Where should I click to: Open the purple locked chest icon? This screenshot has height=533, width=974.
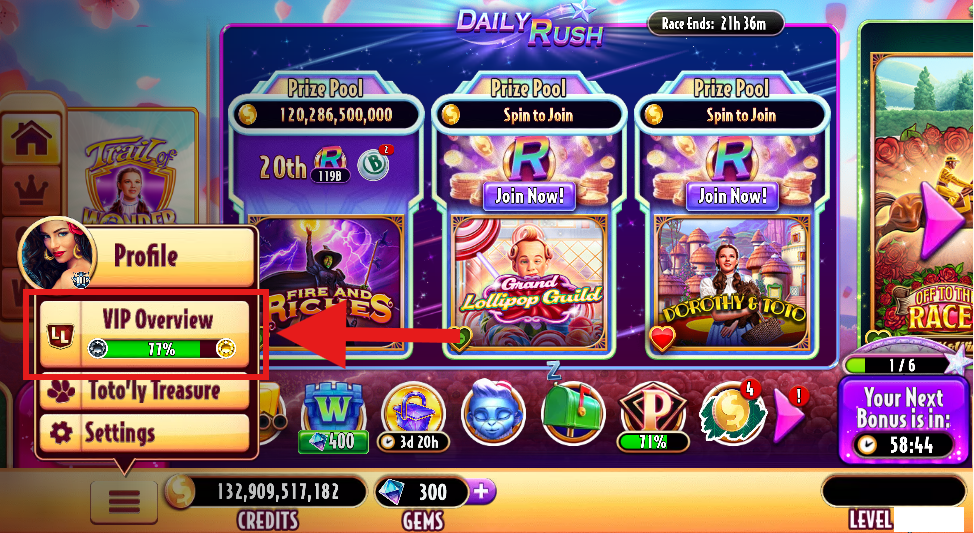pos(413,411)
